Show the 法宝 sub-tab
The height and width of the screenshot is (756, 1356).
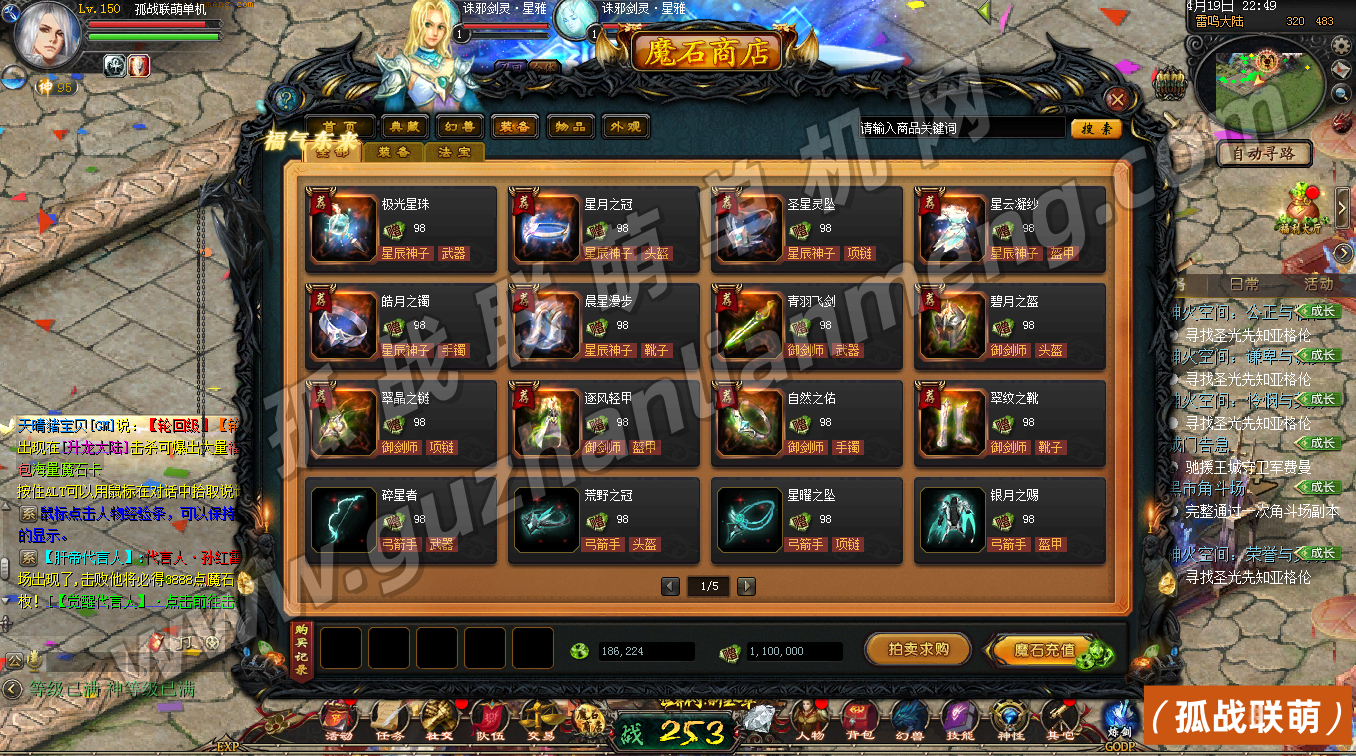[x=455, y=152]
